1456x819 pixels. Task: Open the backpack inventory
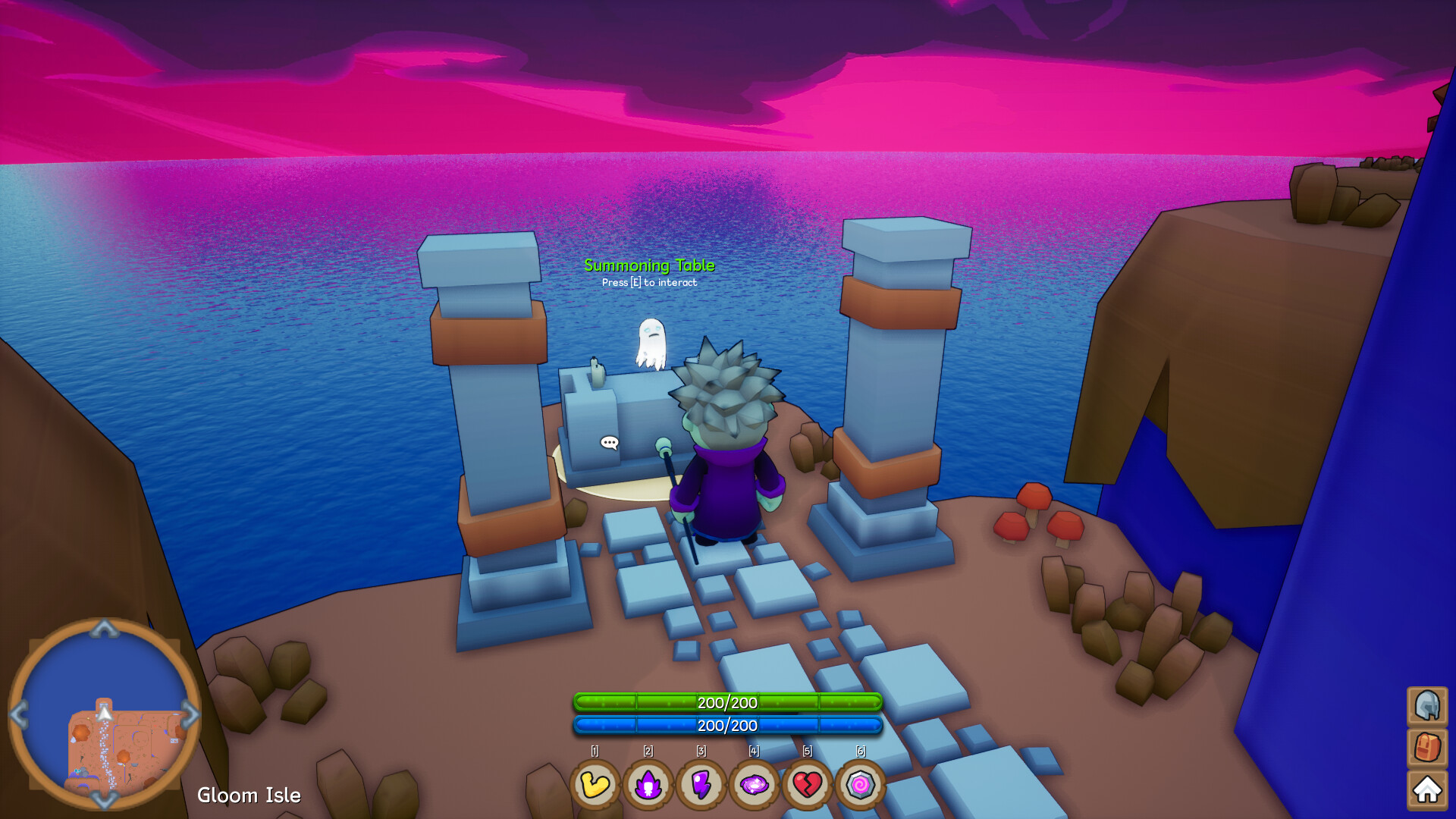(x=1427, y=748)
